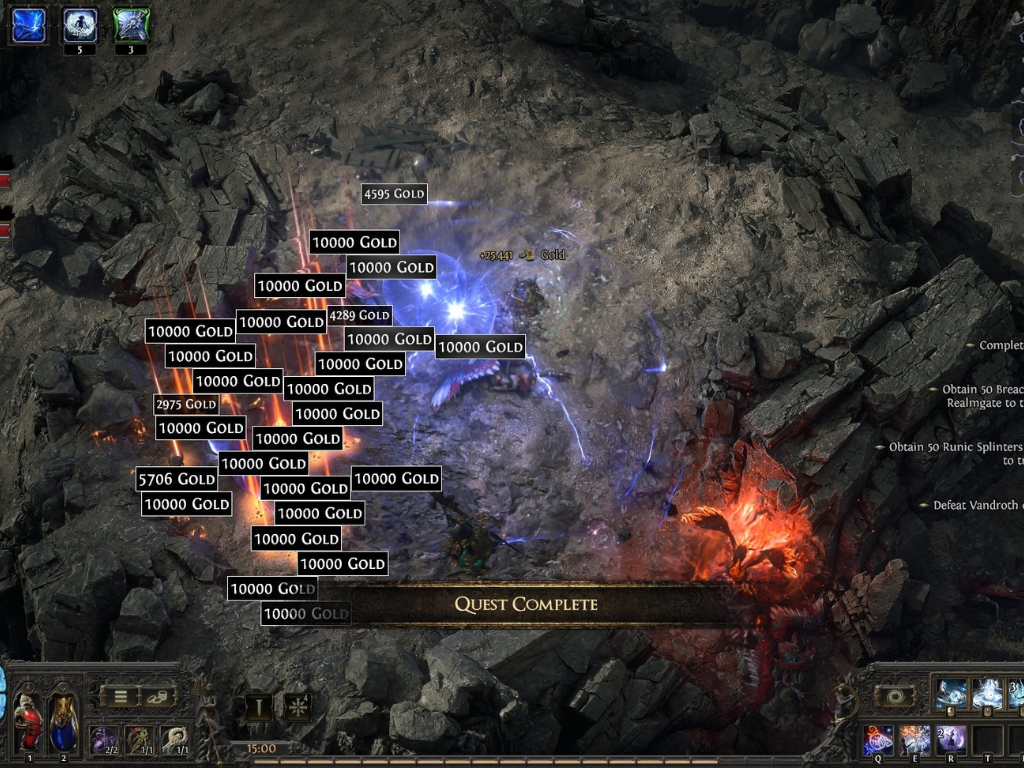Use the pale coiled charm slot

175,741
